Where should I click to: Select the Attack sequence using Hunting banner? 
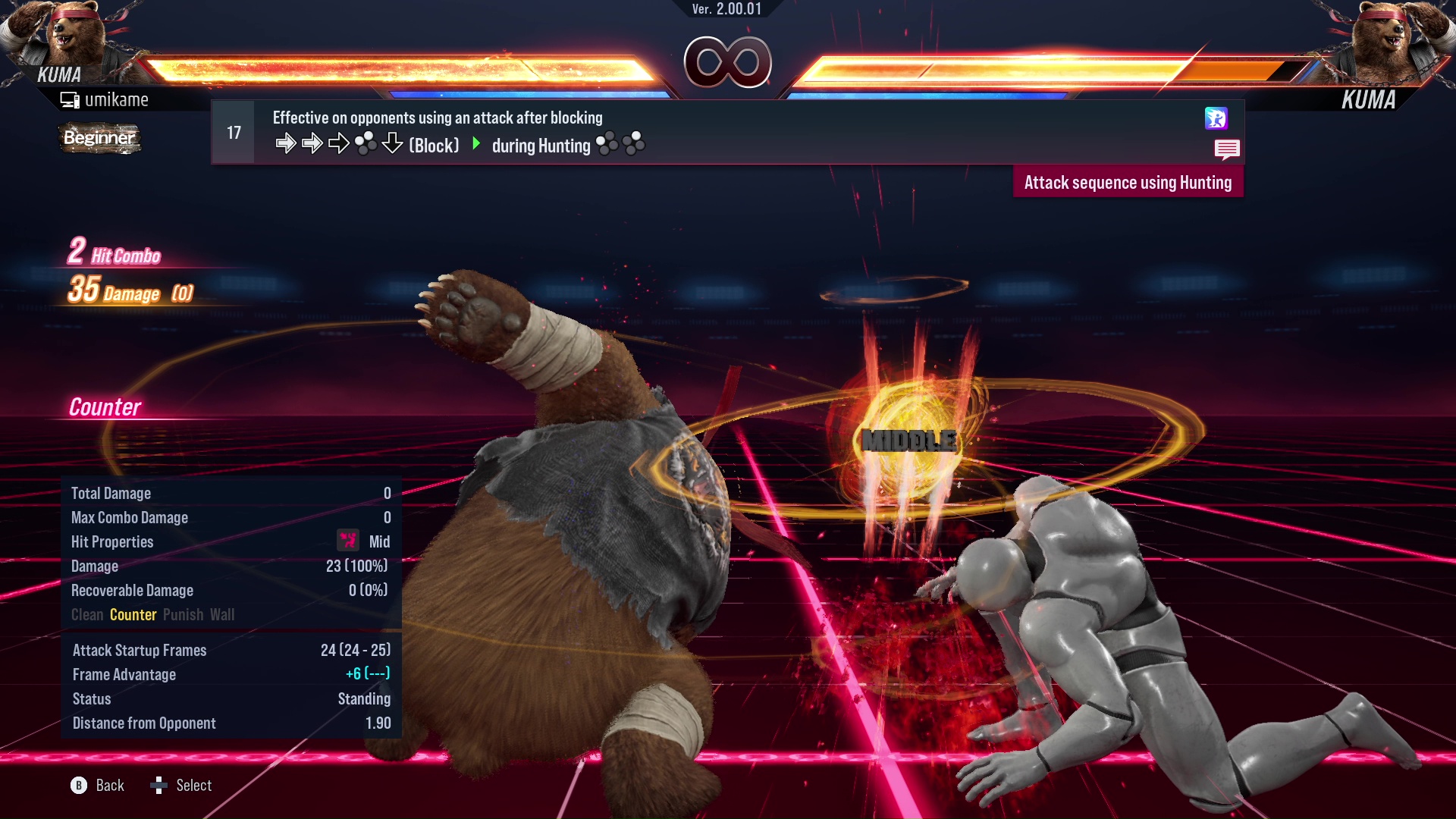coord(1128,182)
